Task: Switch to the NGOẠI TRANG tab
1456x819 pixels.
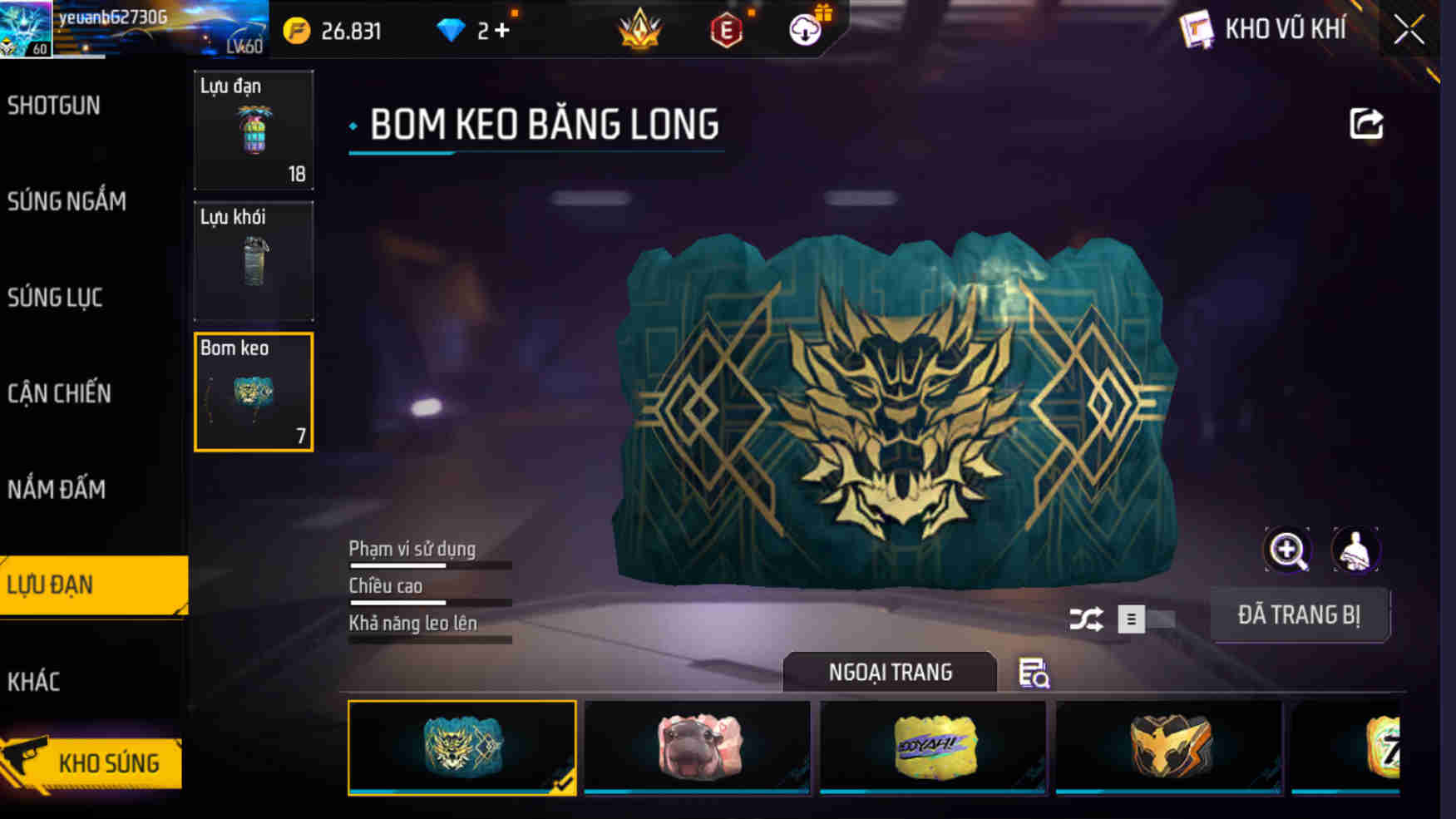Action: 888,673
